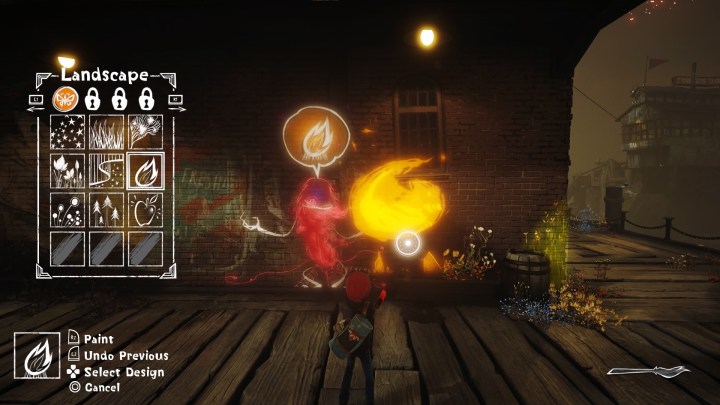Pick the dandelion puffs design
Image resolution: width=720 pixels, height=405 pixels.
pos(68,208)
